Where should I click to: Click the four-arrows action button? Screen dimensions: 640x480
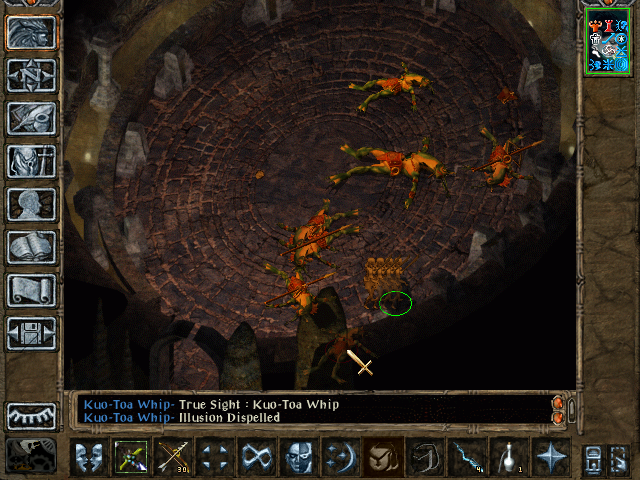pos(215,458)
